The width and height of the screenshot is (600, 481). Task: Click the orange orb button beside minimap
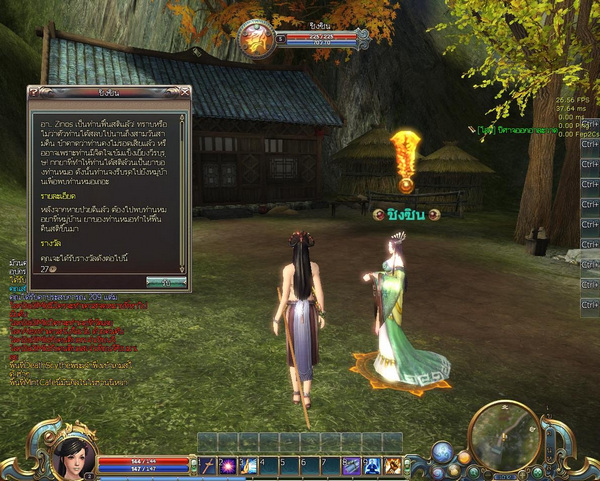464,458
